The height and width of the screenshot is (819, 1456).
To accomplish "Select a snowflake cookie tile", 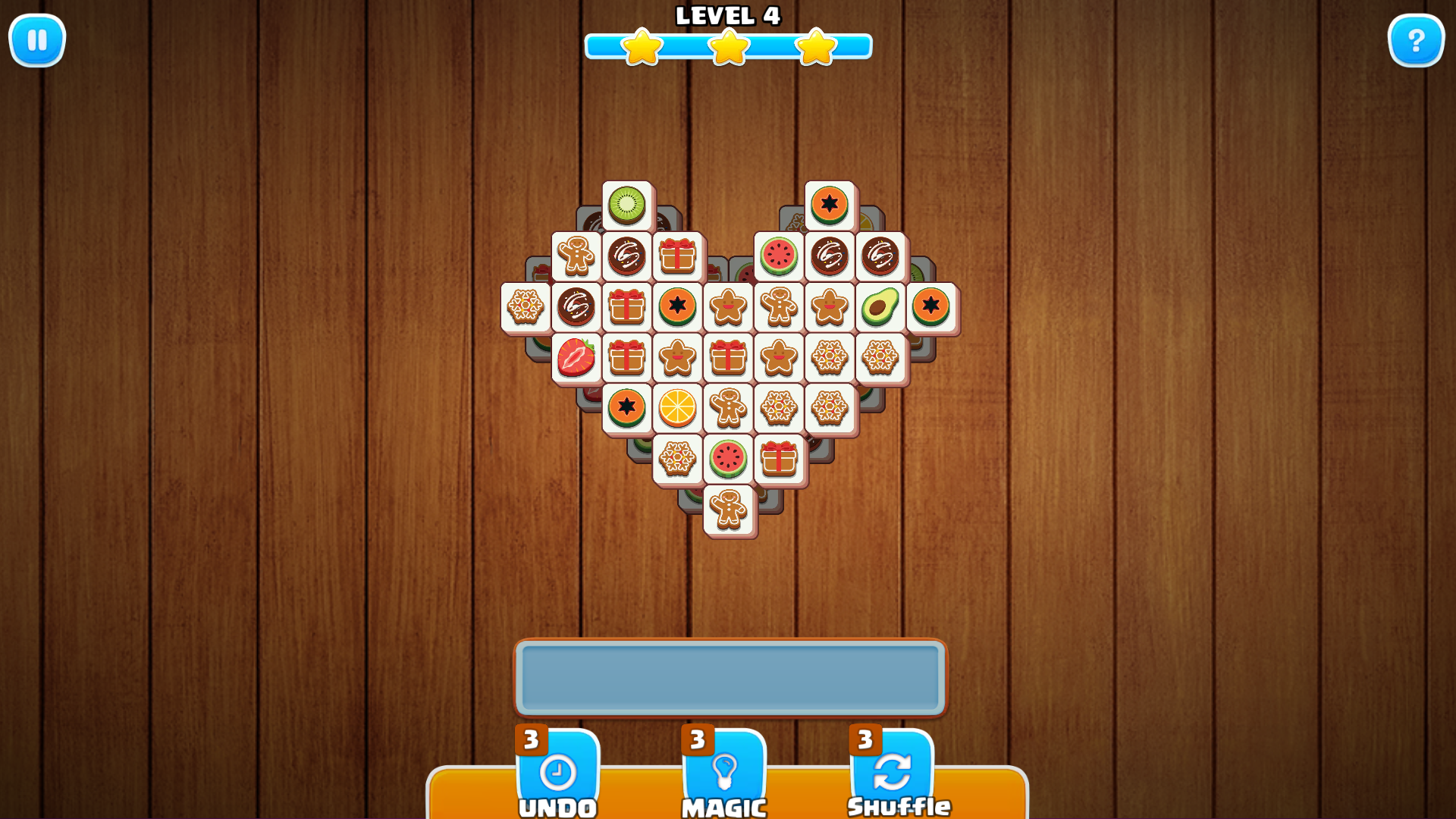I will tap(830, 359).
